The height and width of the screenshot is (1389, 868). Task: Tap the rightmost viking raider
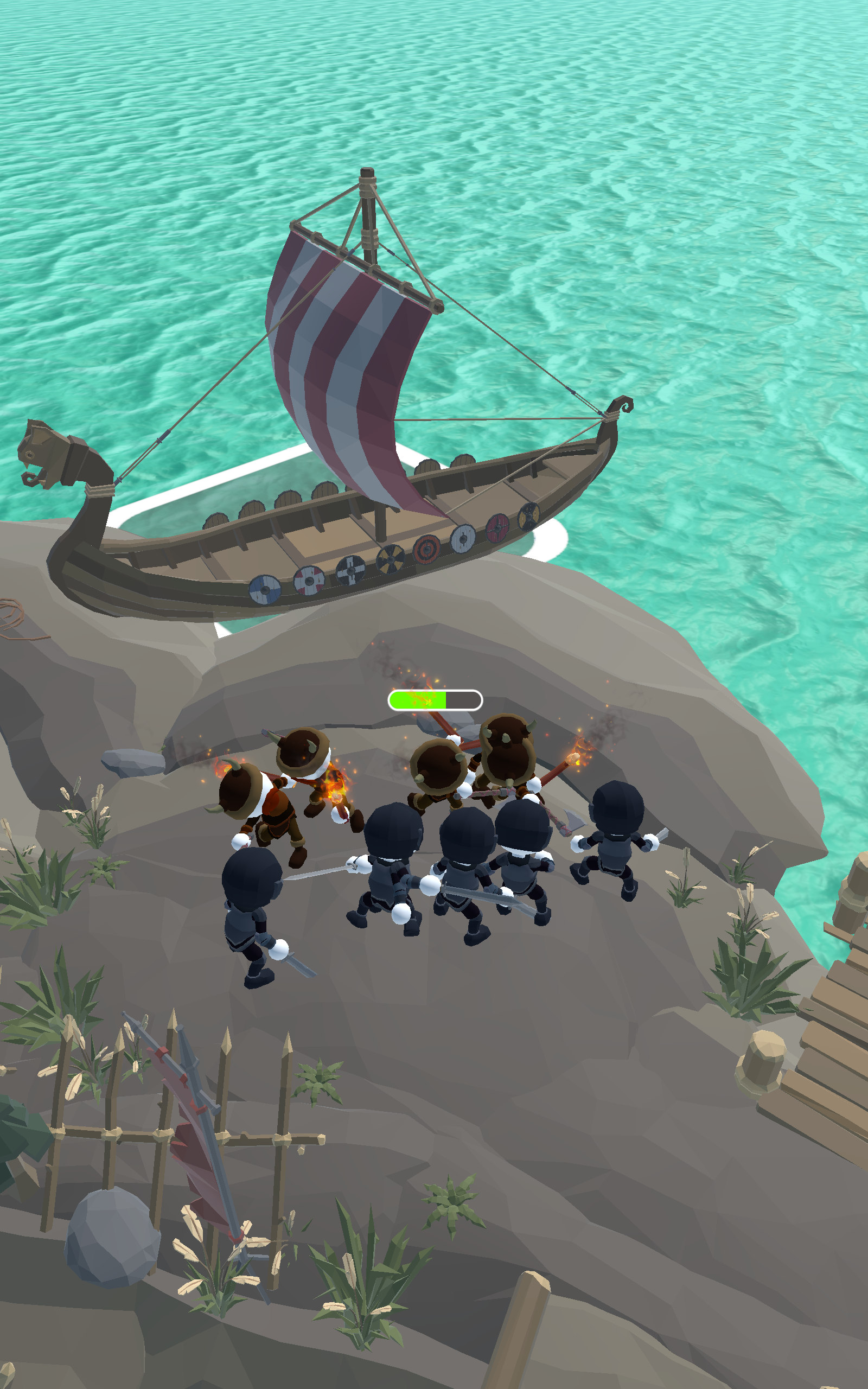coord(508,757)
